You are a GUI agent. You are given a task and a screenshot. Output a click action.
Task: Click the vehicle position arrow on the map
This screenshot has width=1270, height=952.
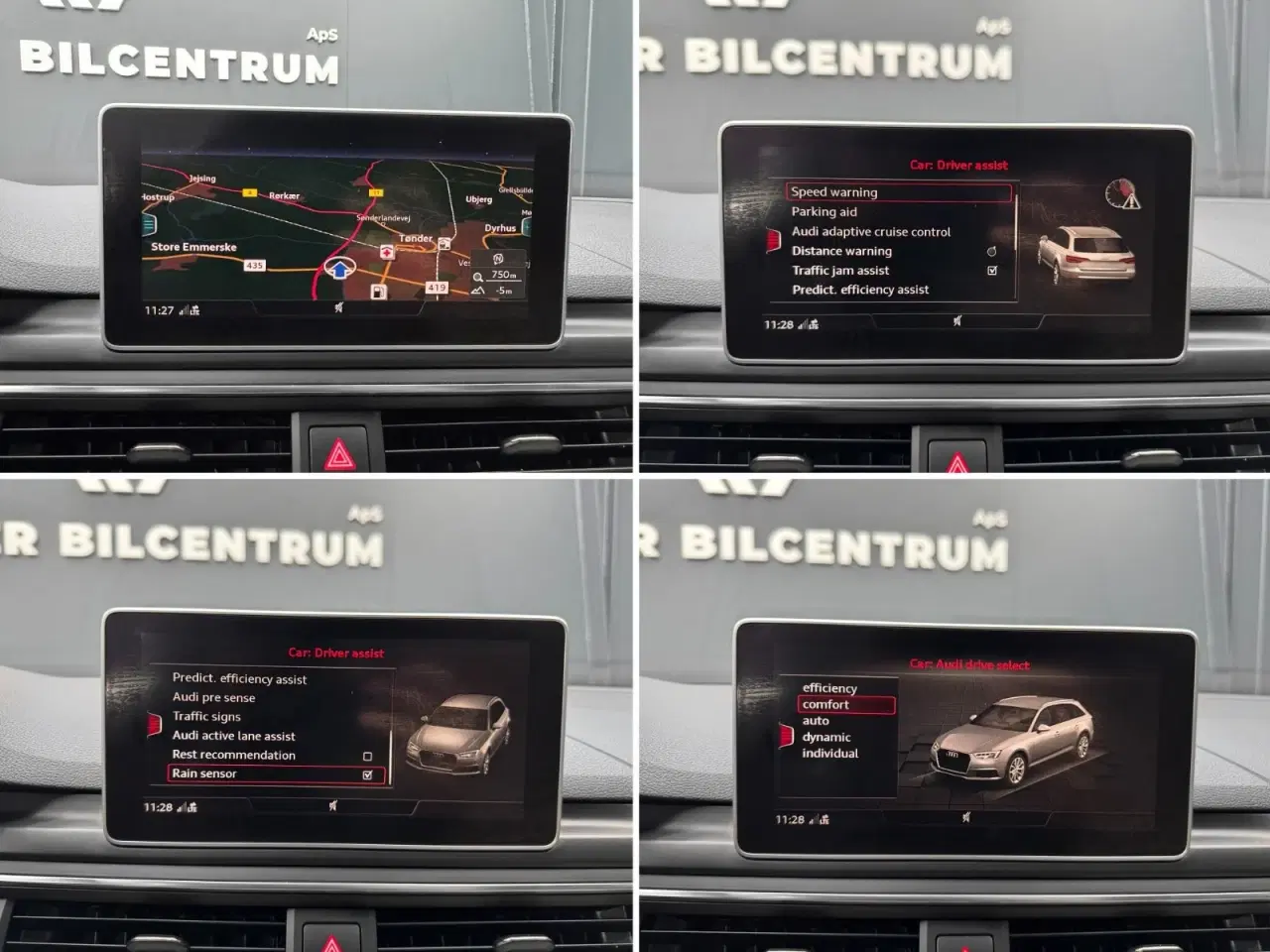click(338, 268)
